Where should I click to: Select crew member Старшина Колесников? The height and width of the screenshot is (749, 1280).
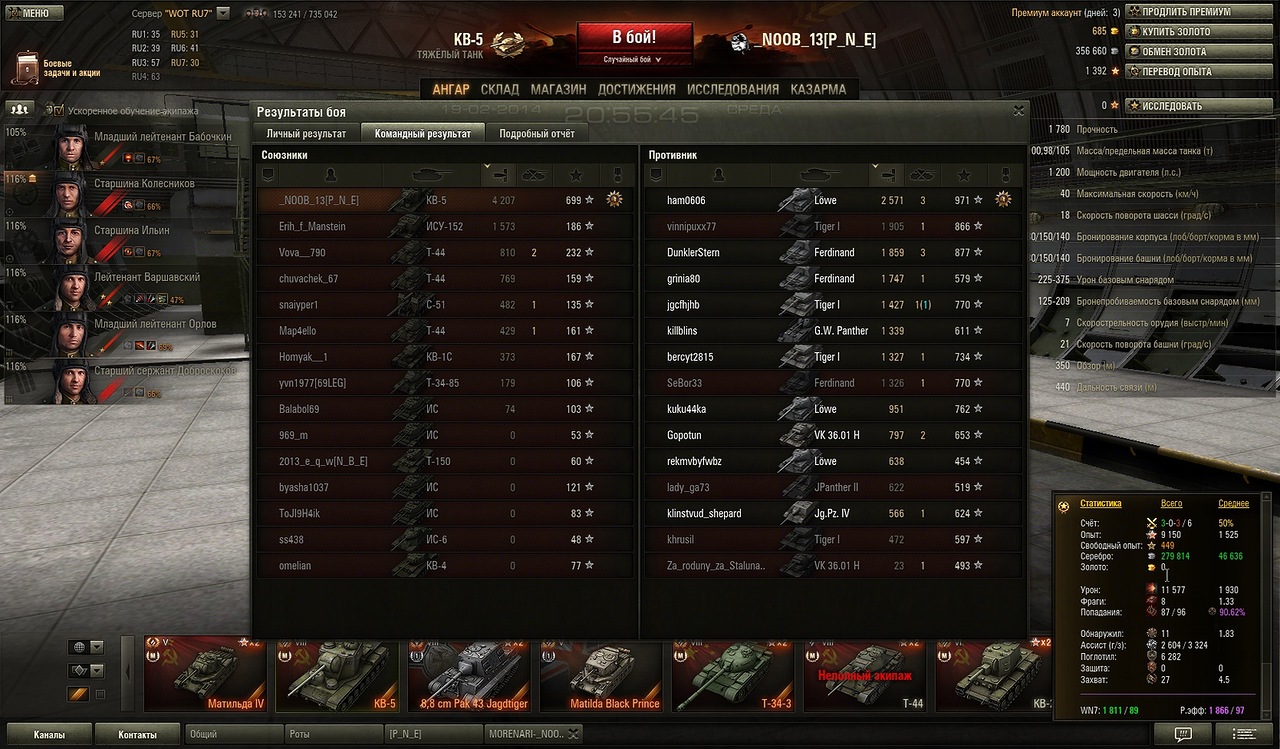tap(125, 194)
